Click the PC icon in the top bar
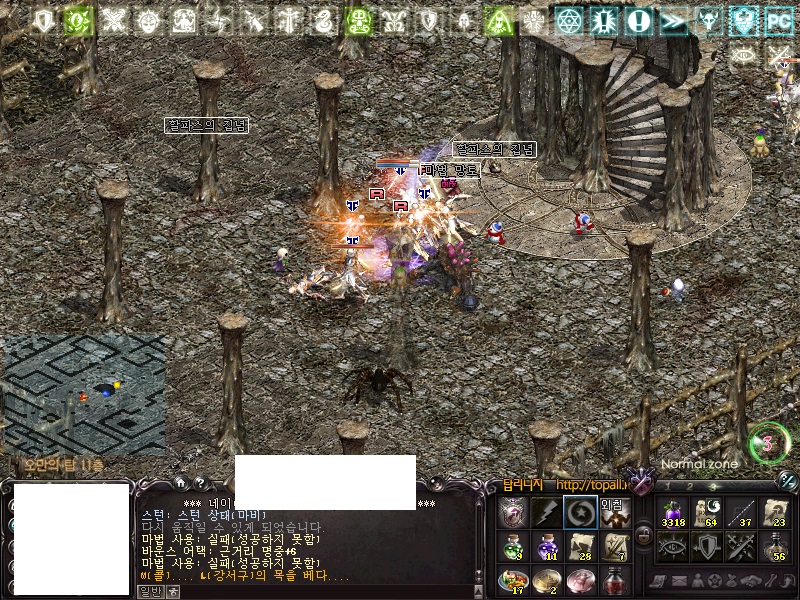 (778, 19)
